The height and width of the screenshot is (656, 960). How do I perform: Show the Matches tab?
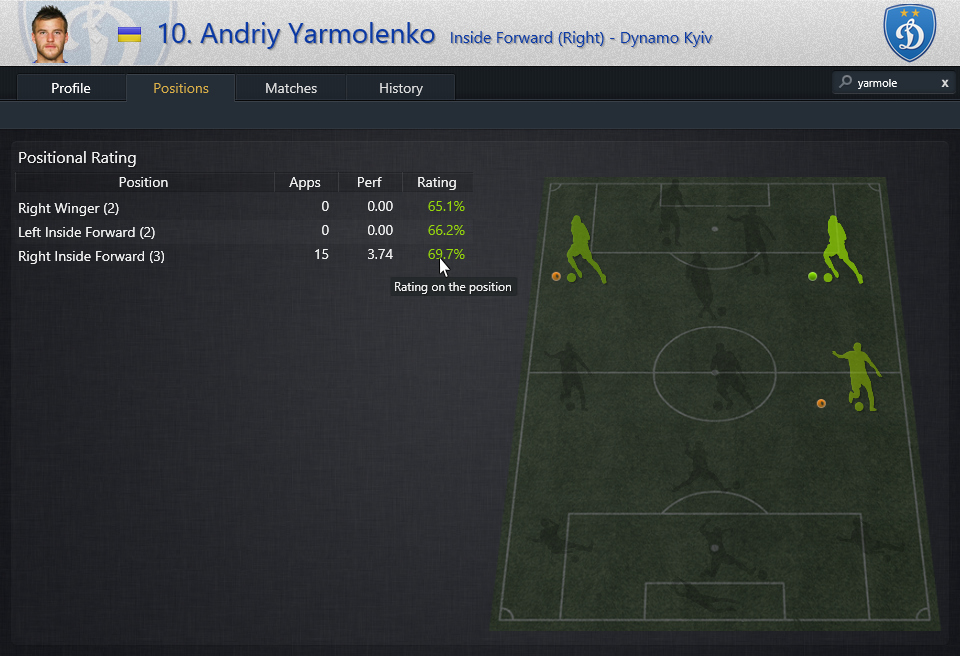click(x=291, y=88)
